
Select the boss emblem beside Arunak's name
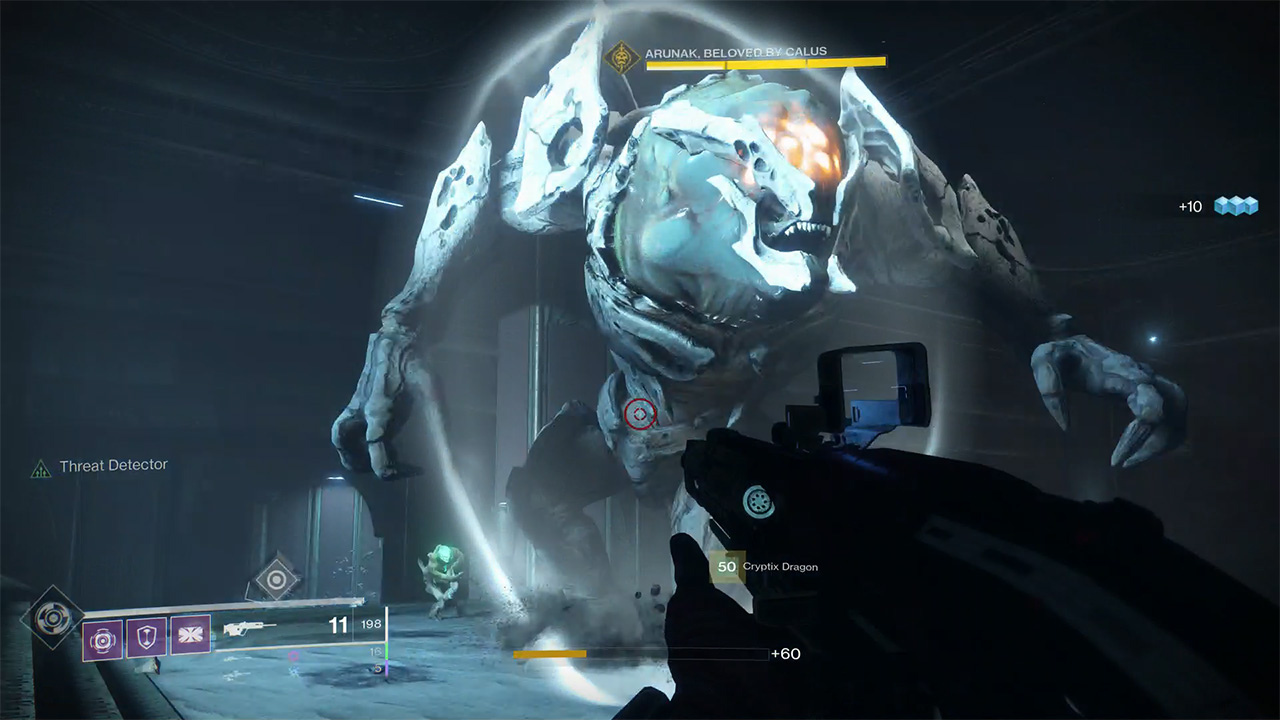624,57
